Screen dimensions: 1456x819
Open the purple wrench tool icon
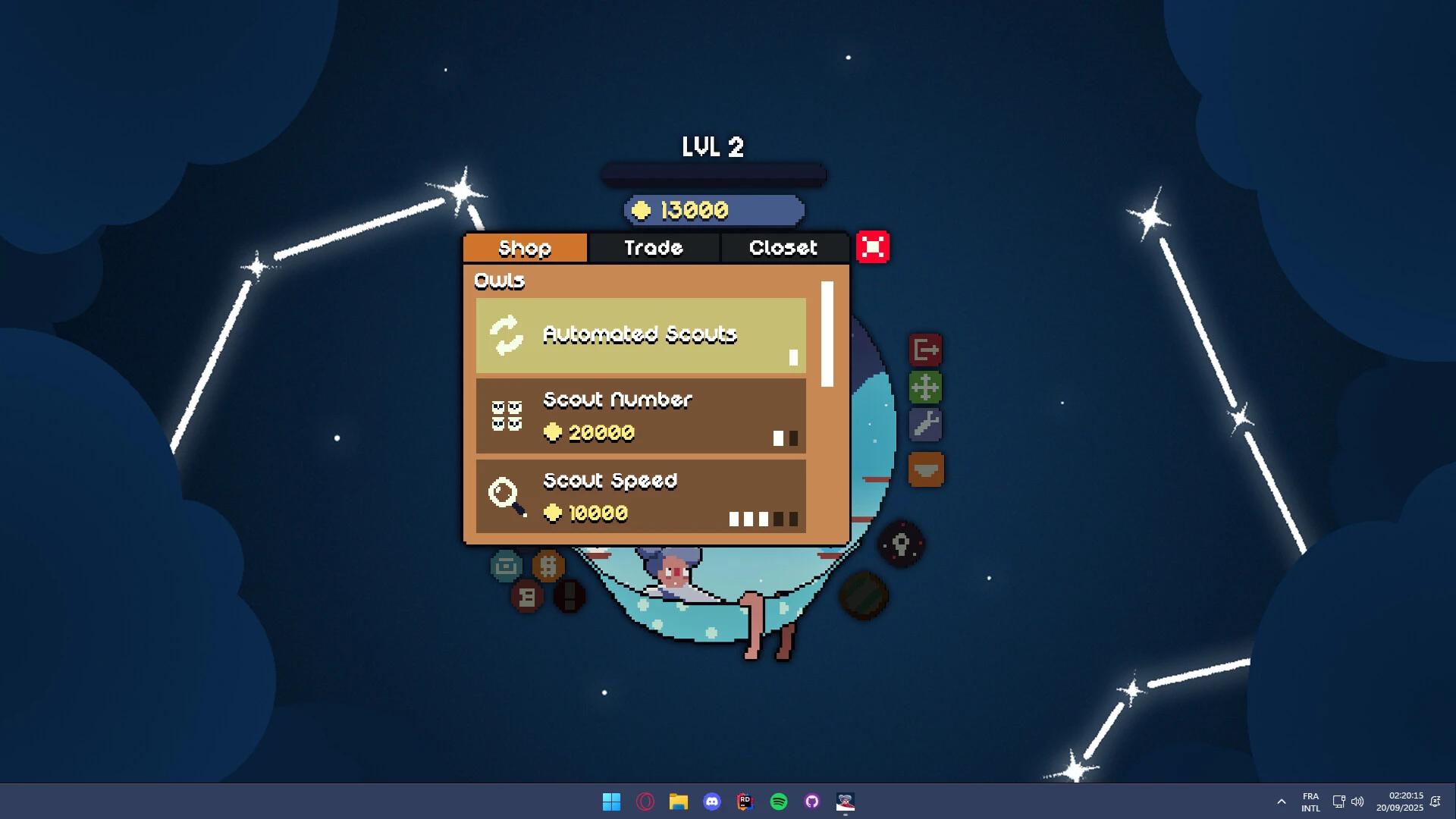coord(927,425)
